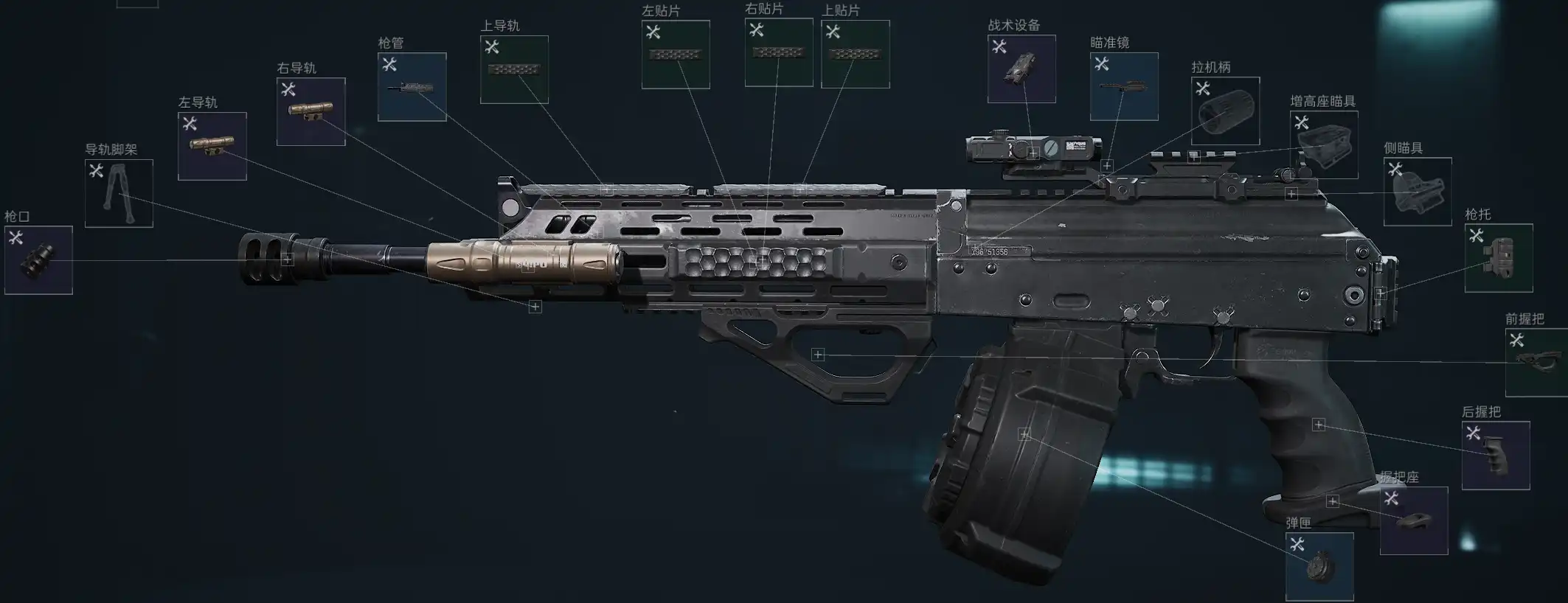This screenshot has width=1568, height=603.
Task: Open the 瞄准镜 scope slot
Action: [x=1124, y=86]
